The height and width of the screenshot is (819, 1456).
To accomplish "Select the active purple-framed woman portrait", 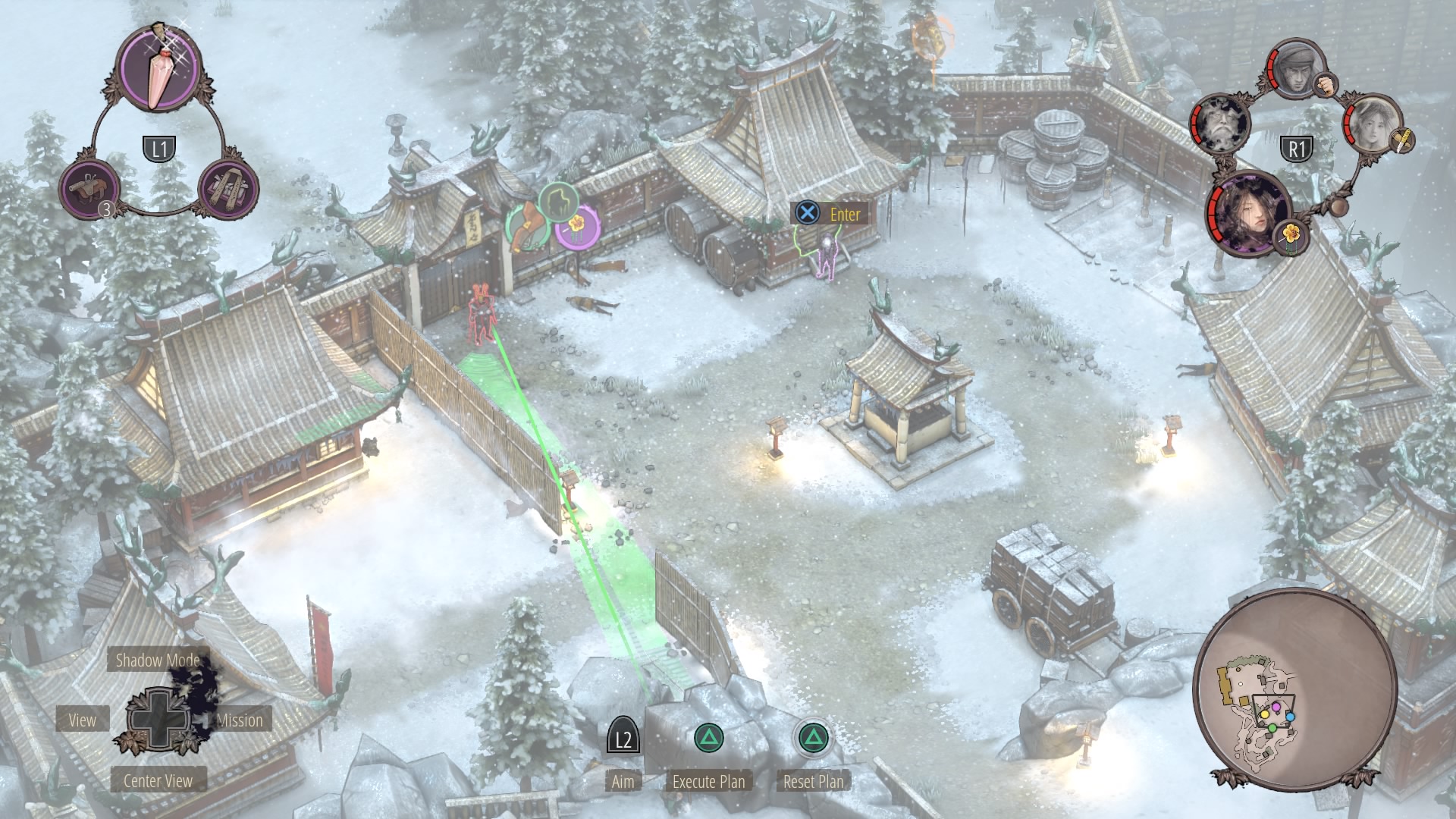I will (x=1249, y=212).
